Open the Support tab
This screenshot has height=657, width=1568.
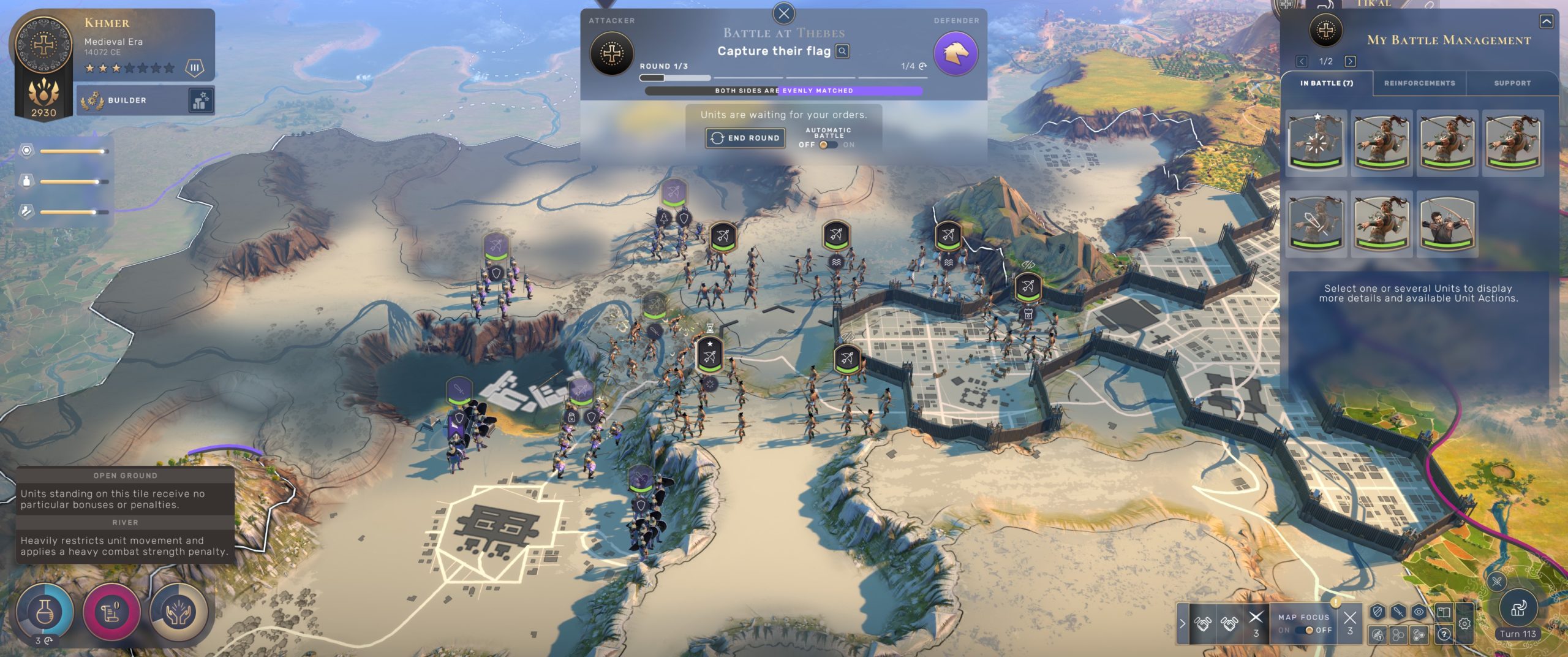point(1512,83)
